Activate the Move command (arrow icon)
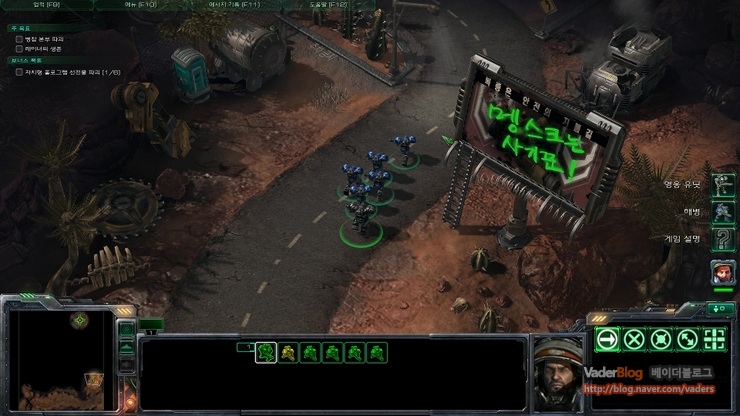The image size is (740, 416). click(606, 339)
